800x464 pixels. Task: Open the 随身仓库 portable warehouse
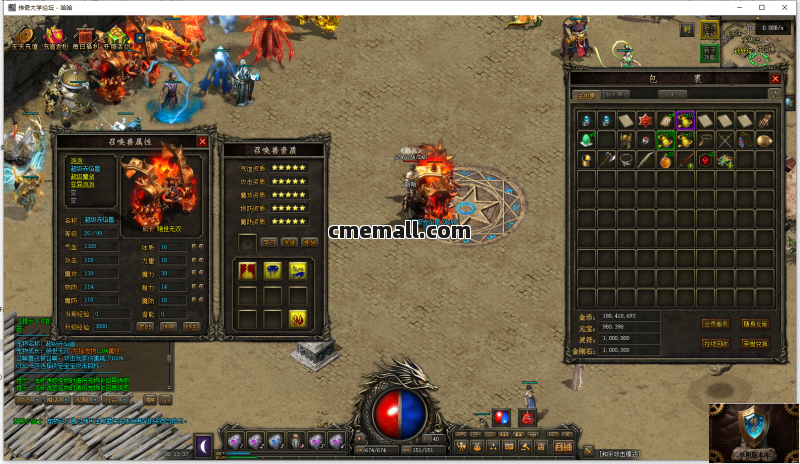point(756,324)
